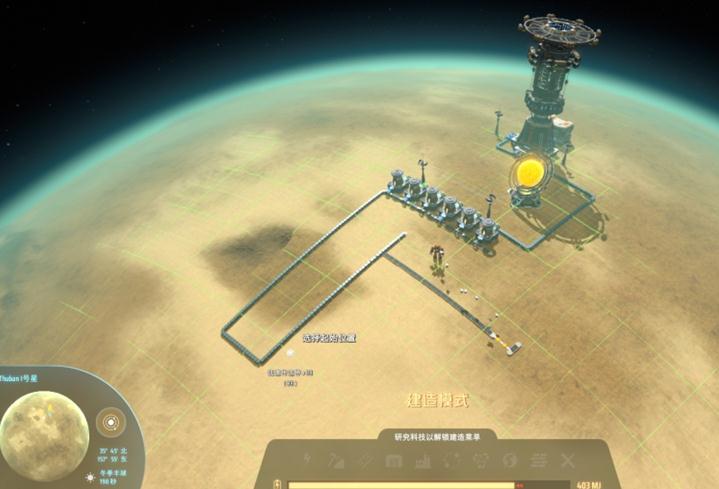The width and height of the screenshot is (719, 489).
Task: Select the lightning bolt power build category
Action: [308, 461]
